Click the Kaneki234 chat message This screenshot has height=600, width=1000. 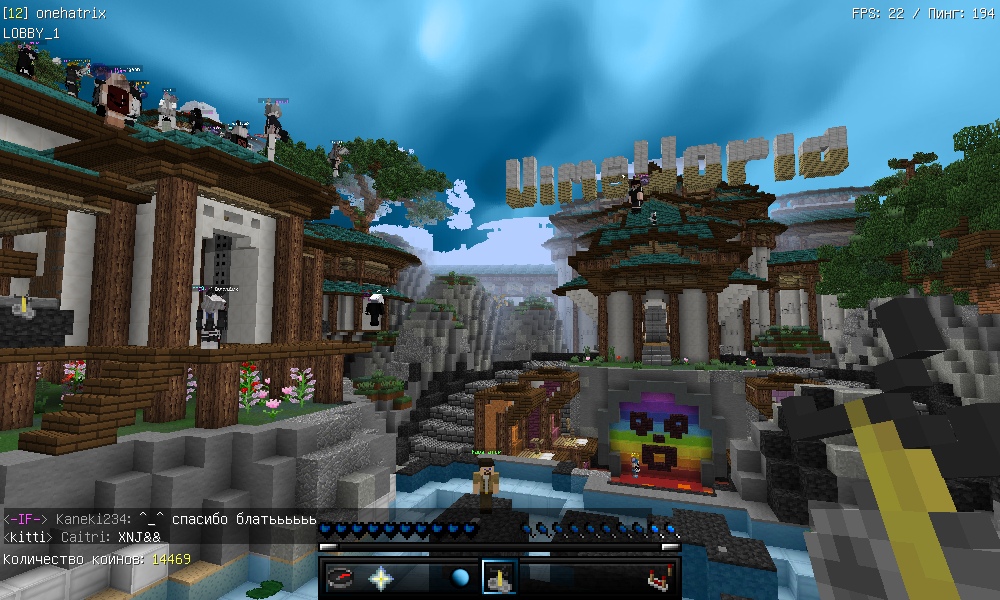(x=160, y=520)
